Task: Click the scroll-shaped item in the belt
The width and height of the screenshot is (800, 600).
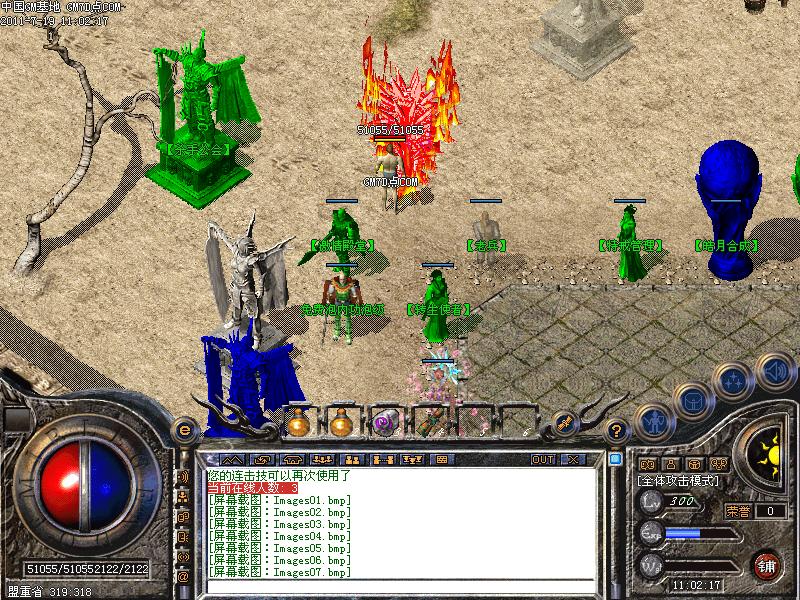Action: point(428,423)
